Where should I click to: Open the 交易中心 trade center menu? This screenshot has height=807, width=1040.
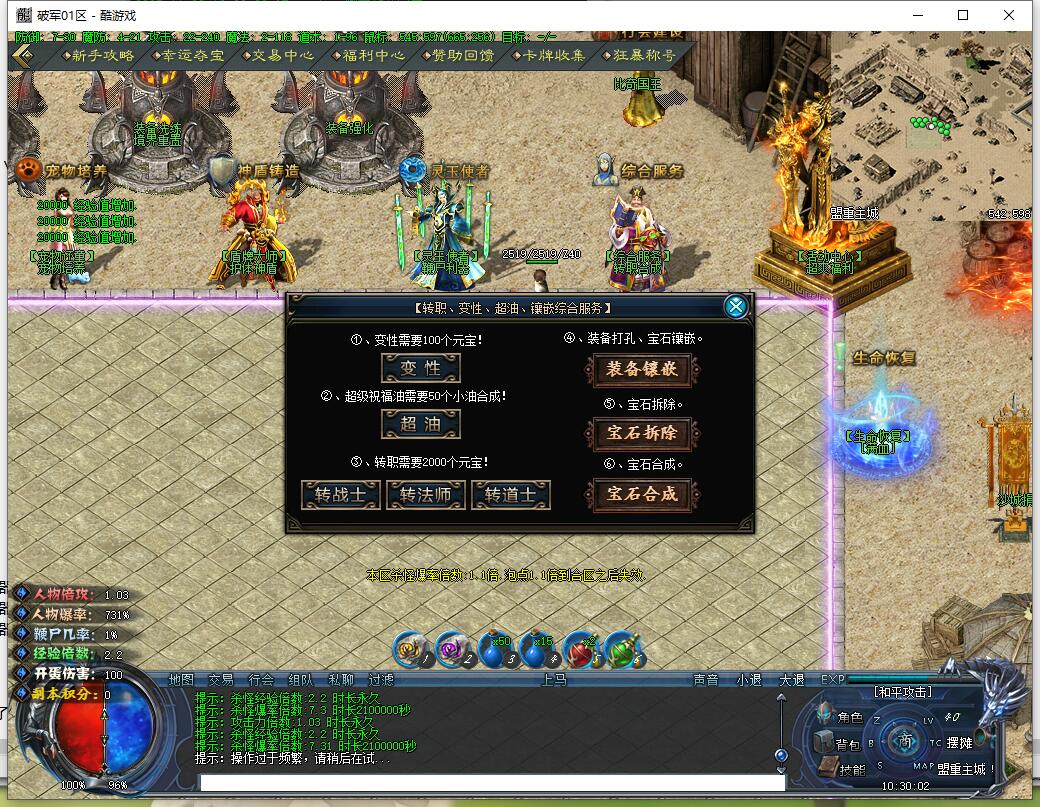pyautogui.click(x=280, y=56)
